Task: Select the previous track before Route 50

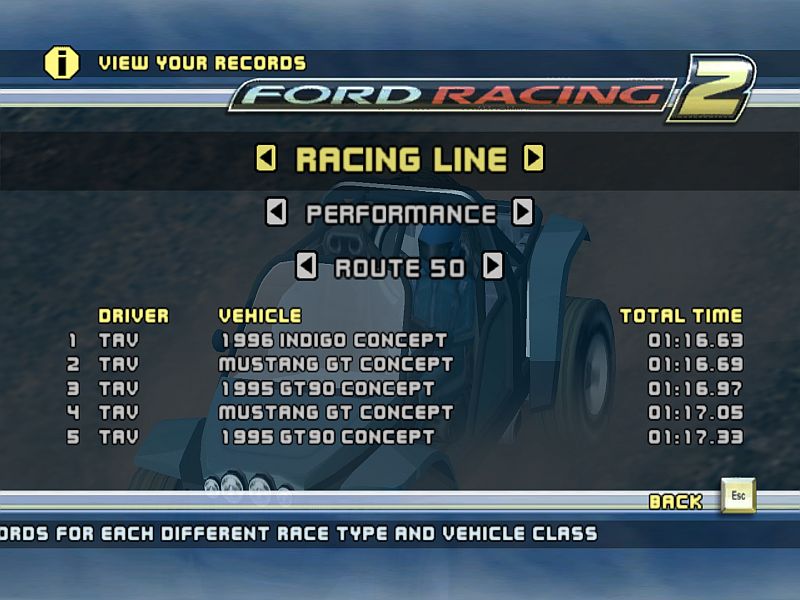Action: 307,267
